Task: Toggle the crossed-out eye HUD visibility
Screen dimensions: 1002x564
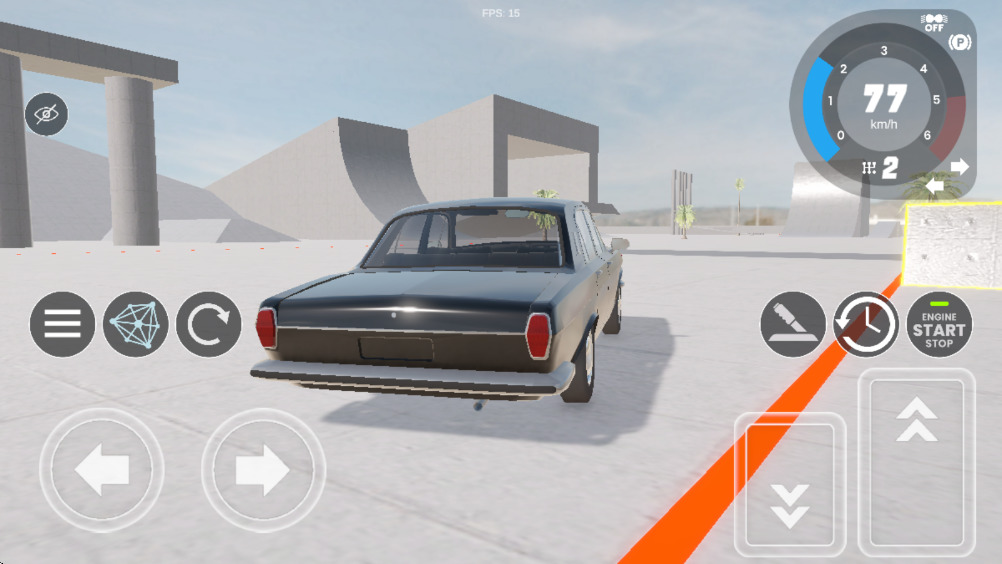Action: (x=46, y=114)
